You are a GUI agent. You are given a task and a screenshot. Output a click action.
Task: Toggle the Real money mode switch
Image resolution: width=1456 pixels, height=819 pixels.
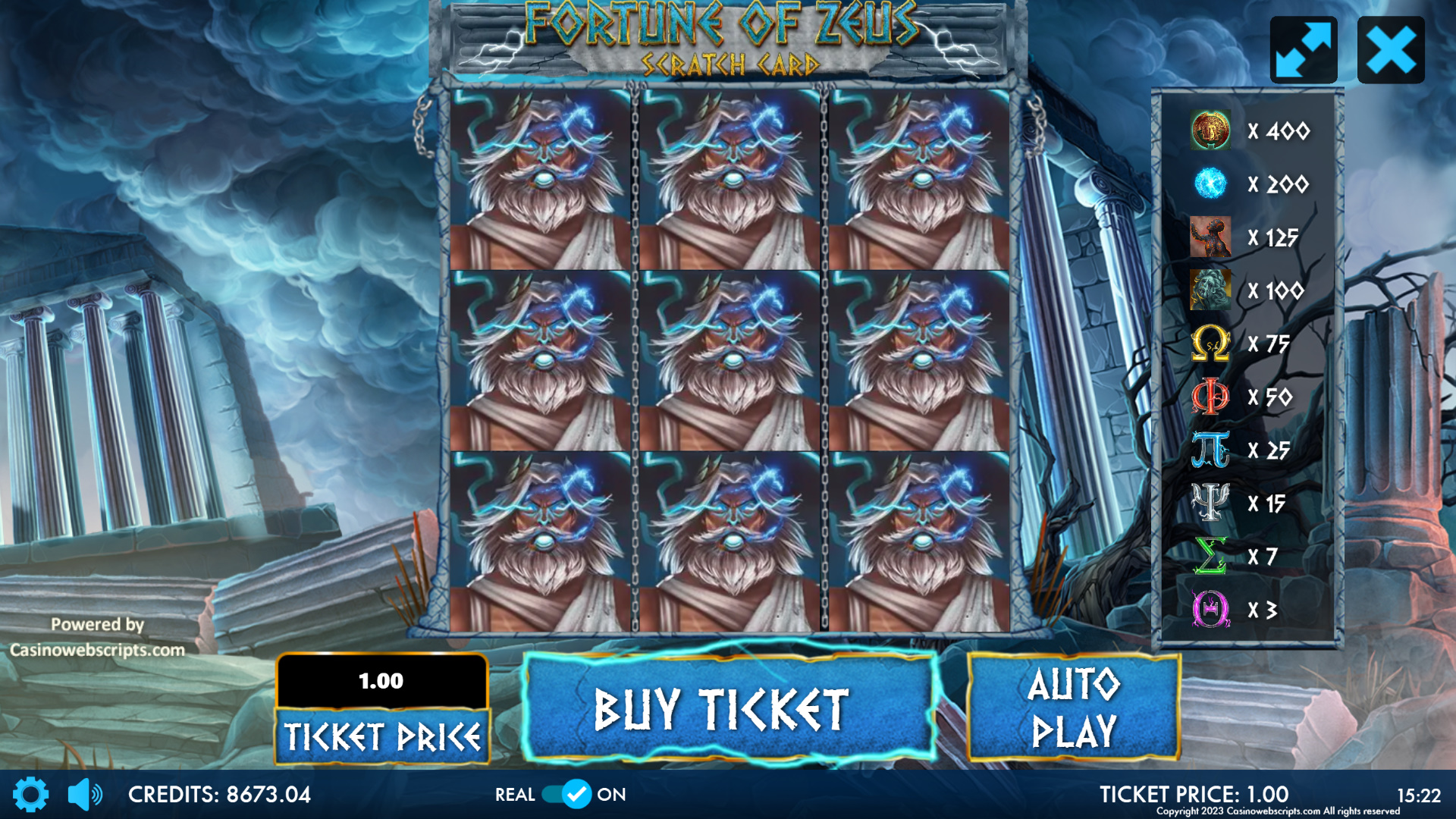click(567, 794)
